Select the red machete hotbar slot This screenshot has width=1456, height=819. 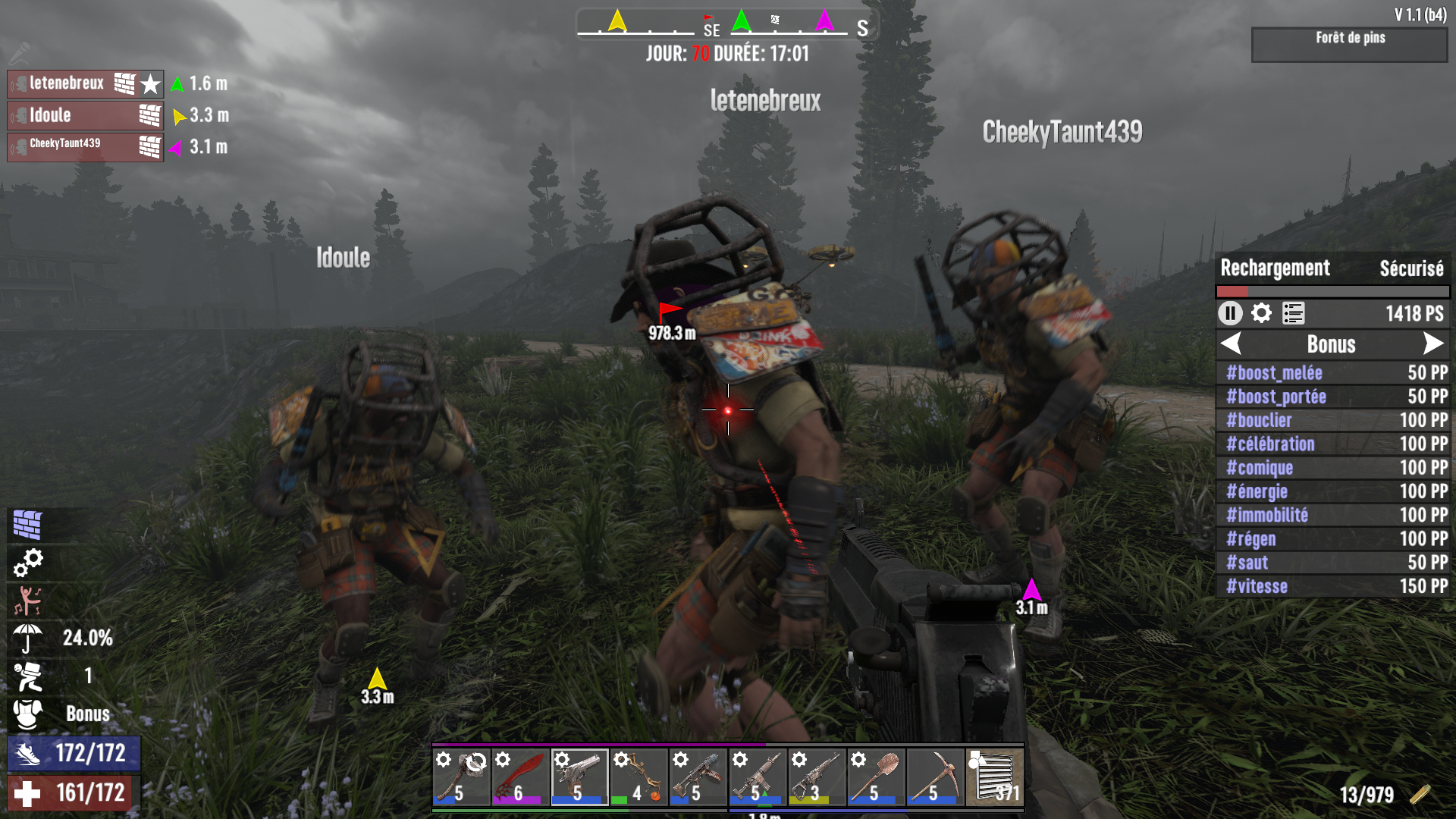click(520, 777)
